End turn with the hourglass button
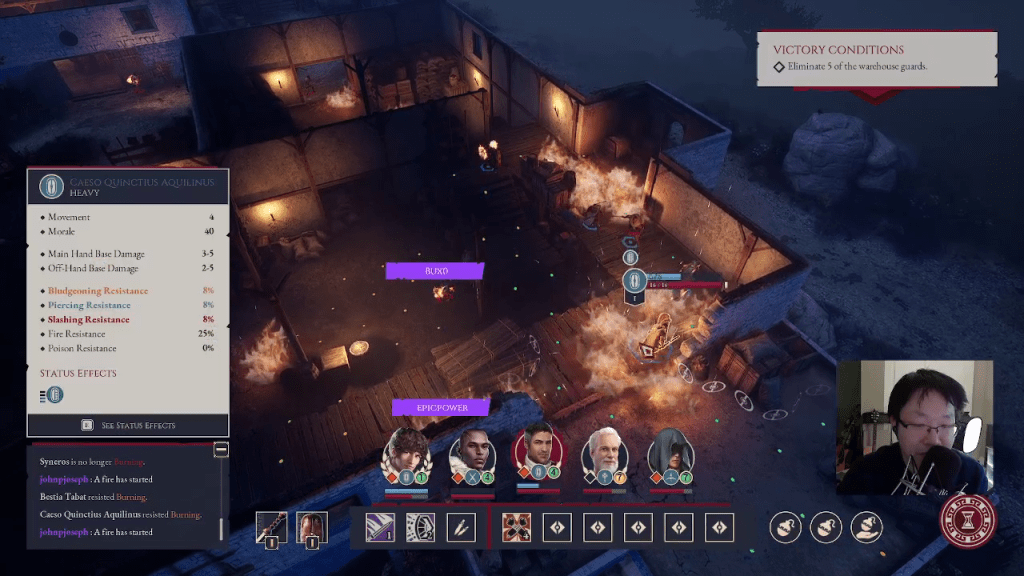 pos(968,522)
